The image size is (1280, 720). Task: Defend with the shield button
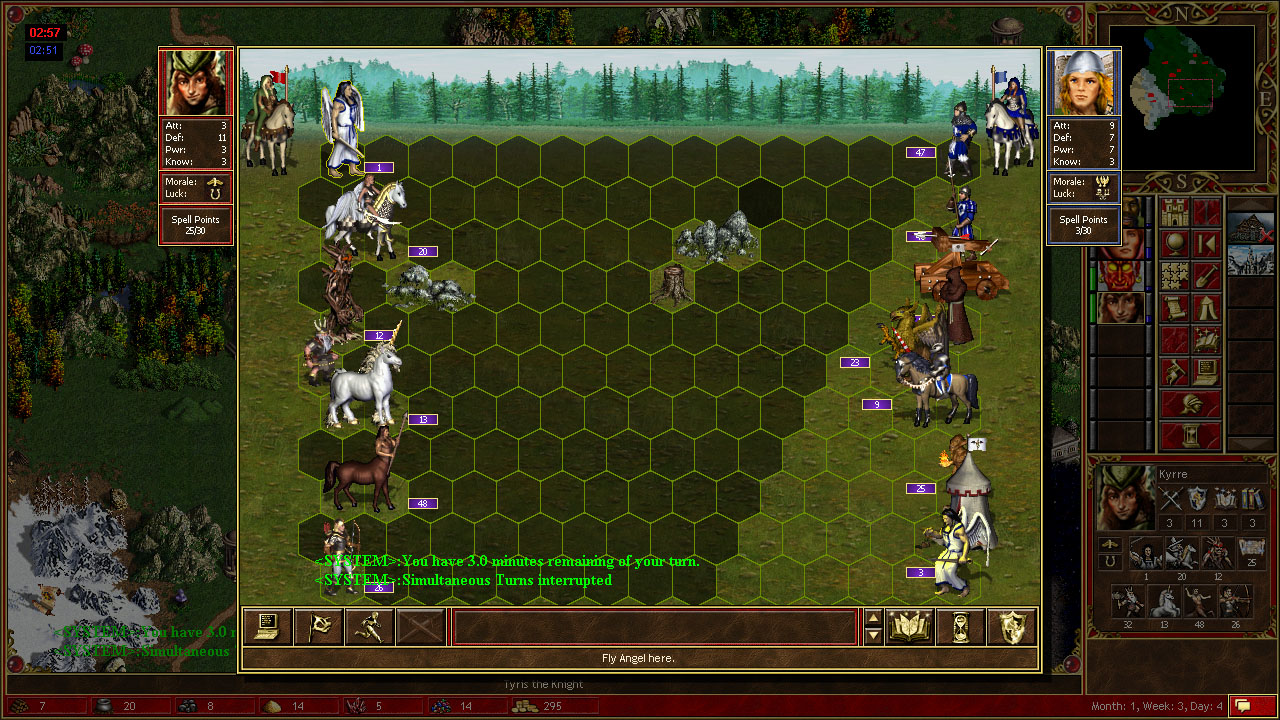(x=1012, y=627)
